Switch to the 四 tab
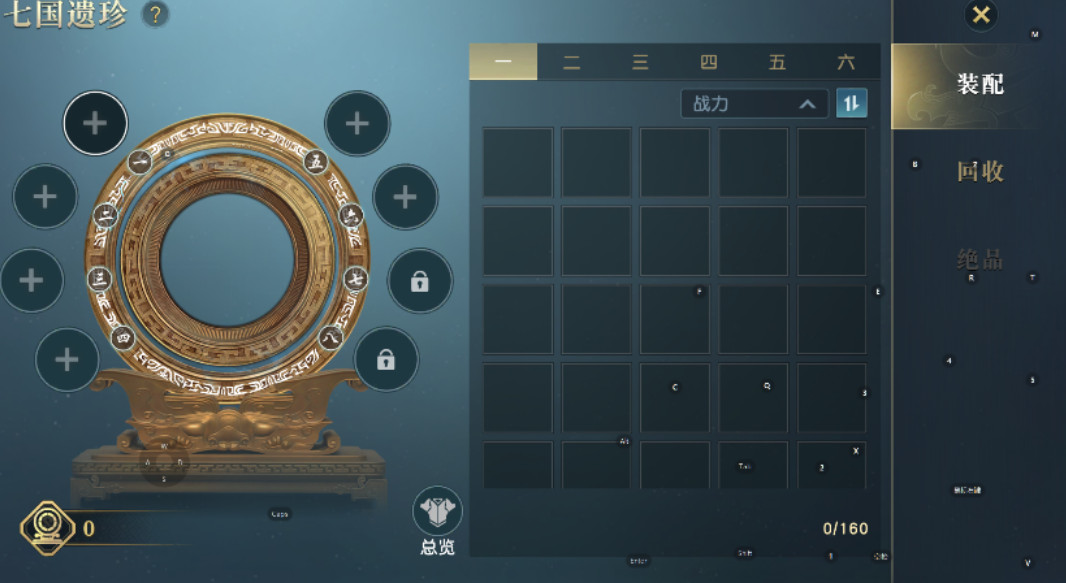The width and height of the screenshot is (1066, 583). click(x=708, y=62)
